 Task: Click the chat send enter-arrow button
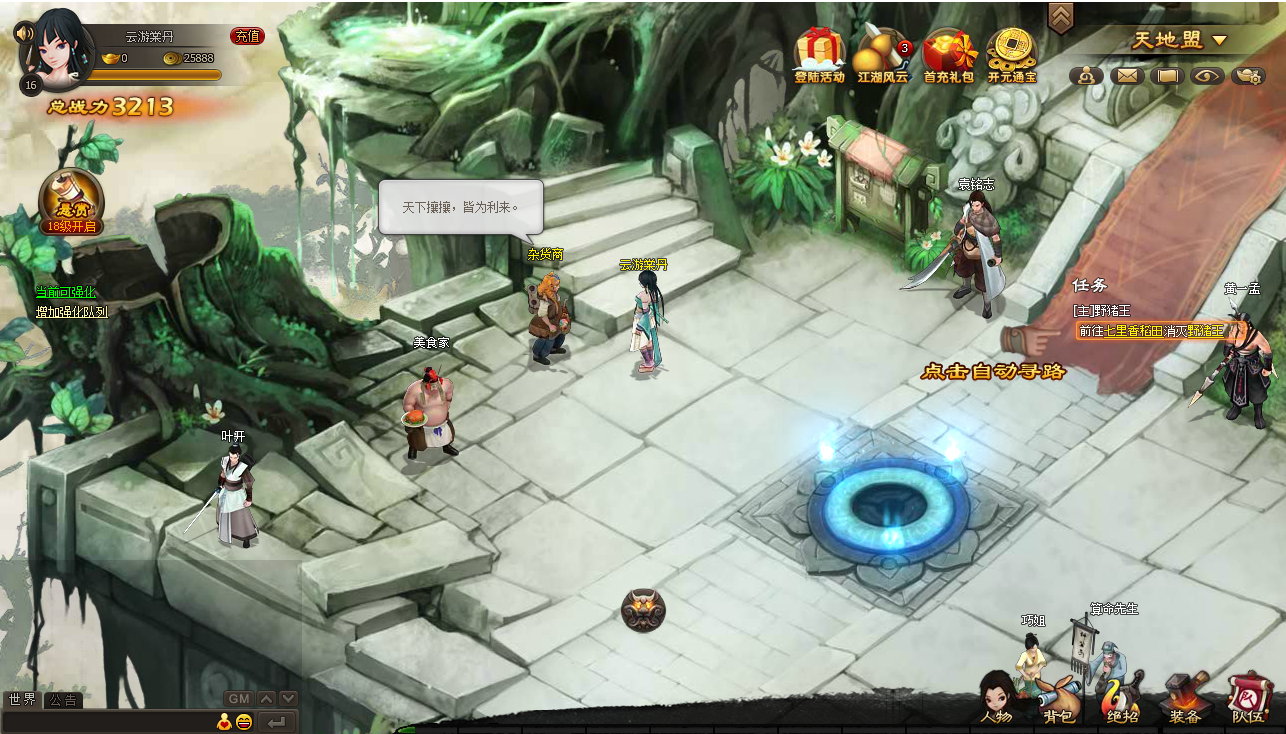(x=277, y=722)
